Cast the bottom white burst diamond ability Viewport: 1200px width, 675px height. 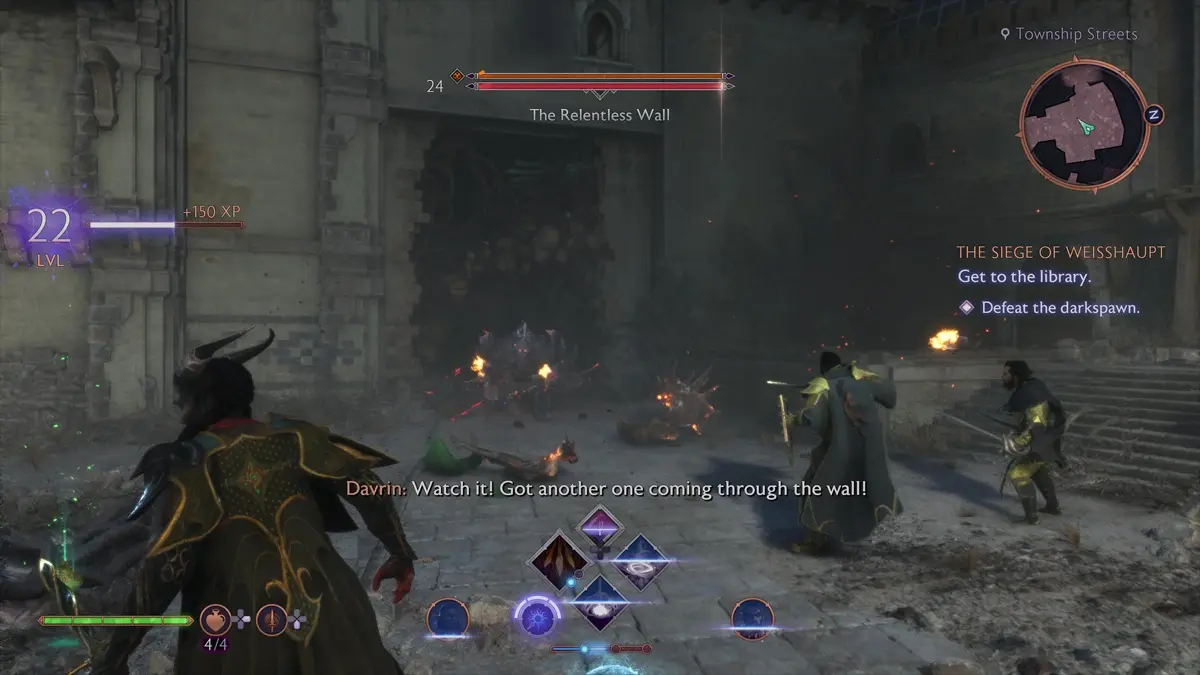pos(599,602)
